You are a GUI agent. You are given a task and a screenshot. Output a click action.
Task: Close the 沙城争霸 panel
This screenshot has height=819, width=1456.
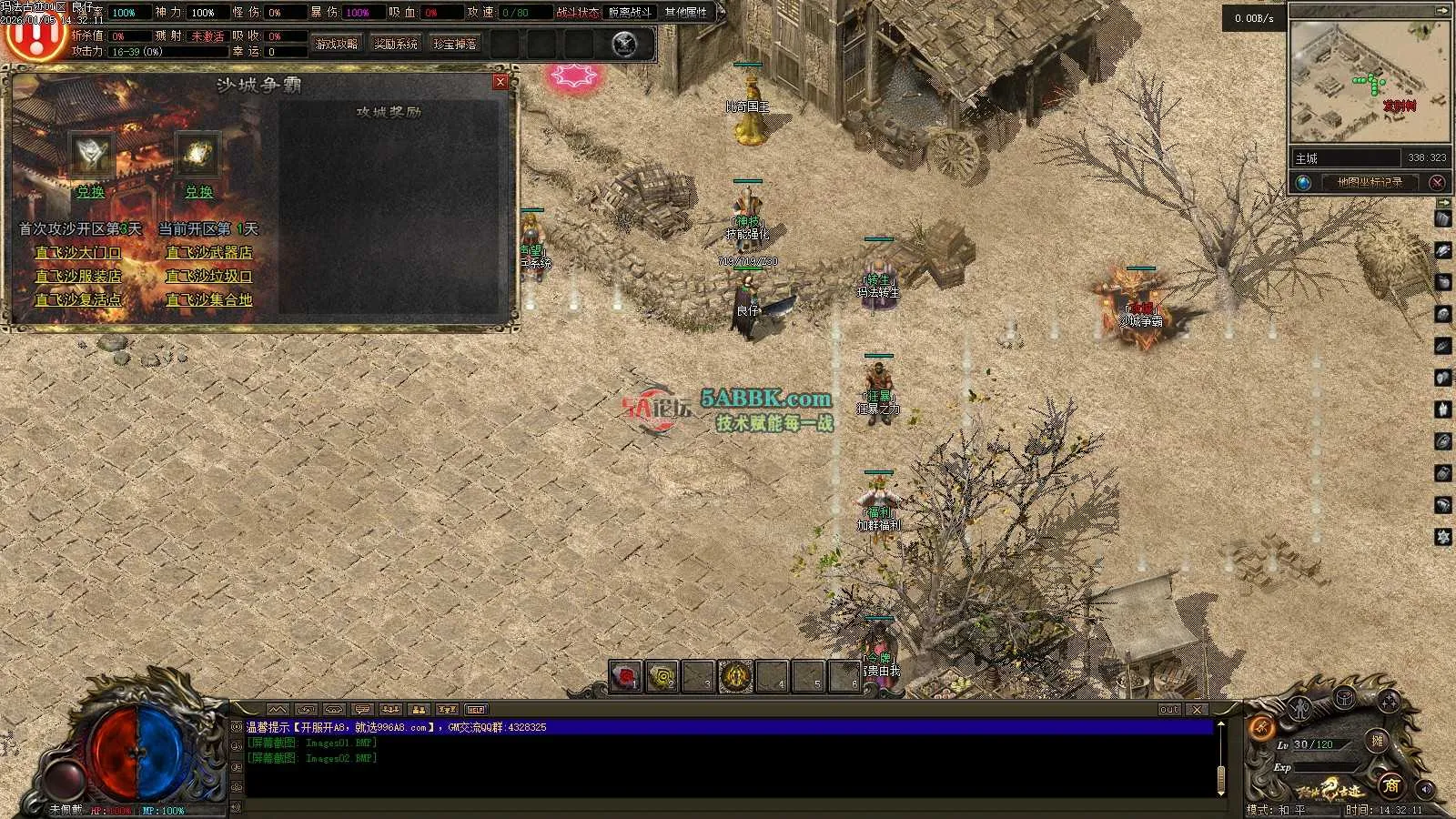pos(500,82)
